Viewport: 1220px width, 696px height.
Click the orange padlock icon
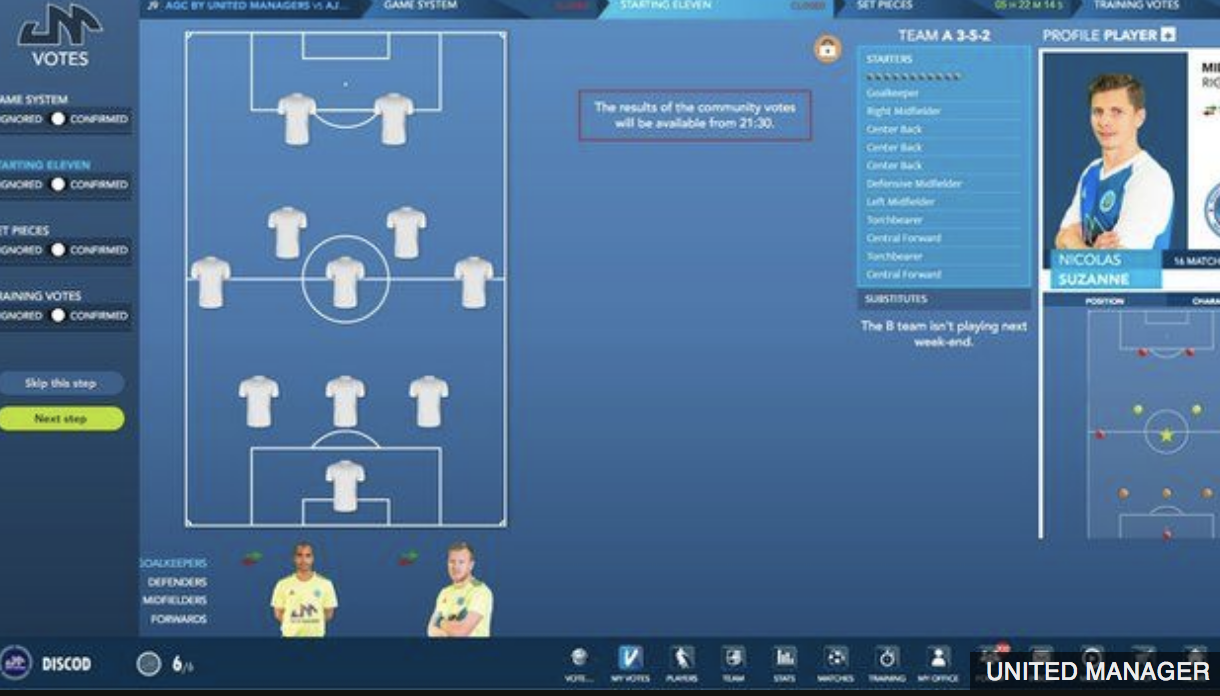828,48
